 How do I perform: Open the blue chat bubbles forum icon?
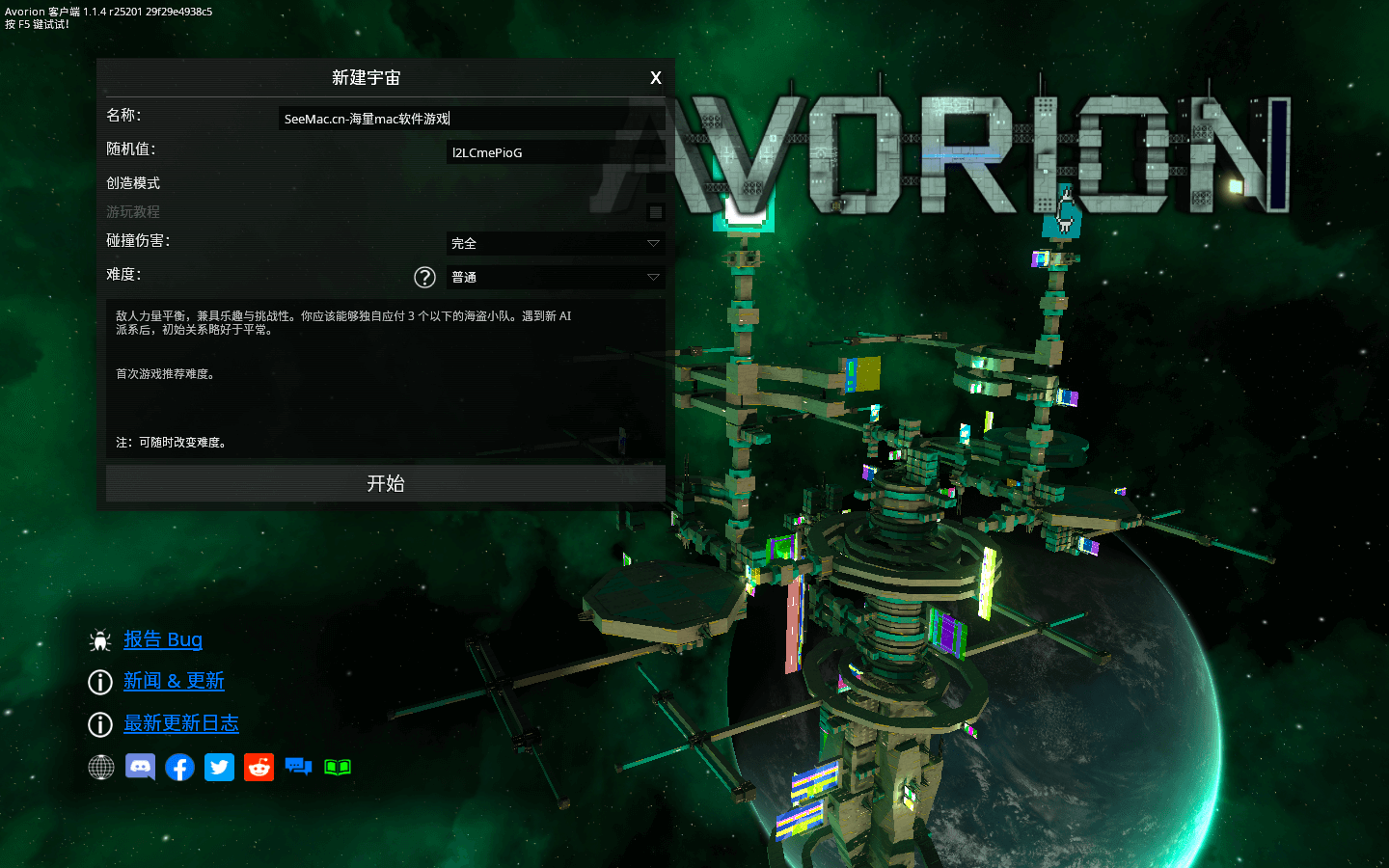[298, 767]
